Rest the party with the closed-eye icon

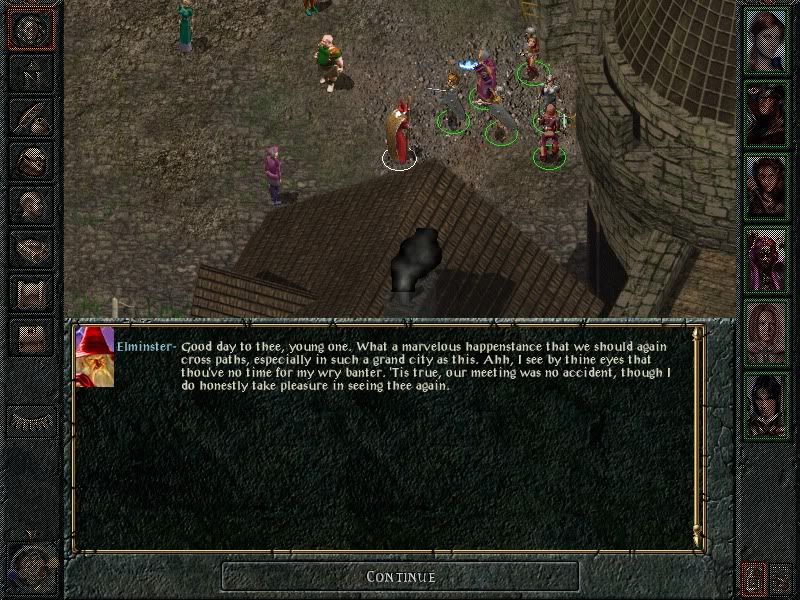[30, 421]
